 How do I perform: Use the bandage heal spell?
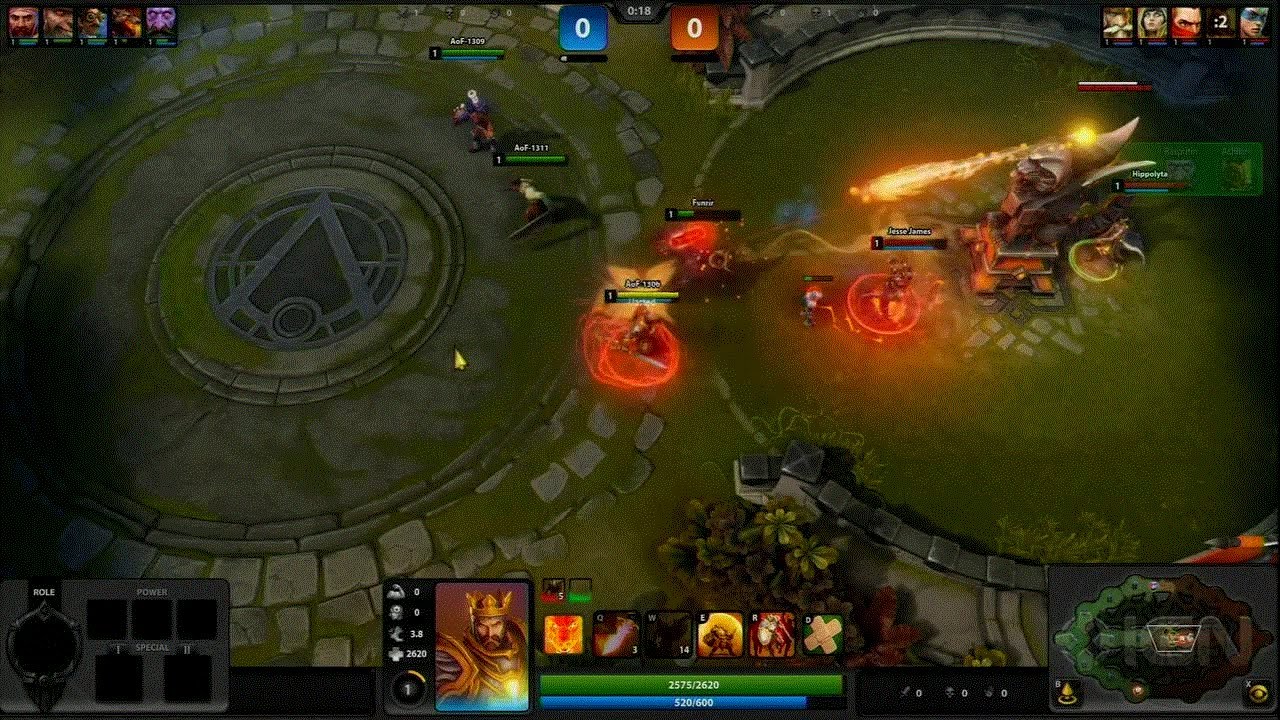pyautogui.click(x=823, y=635)
